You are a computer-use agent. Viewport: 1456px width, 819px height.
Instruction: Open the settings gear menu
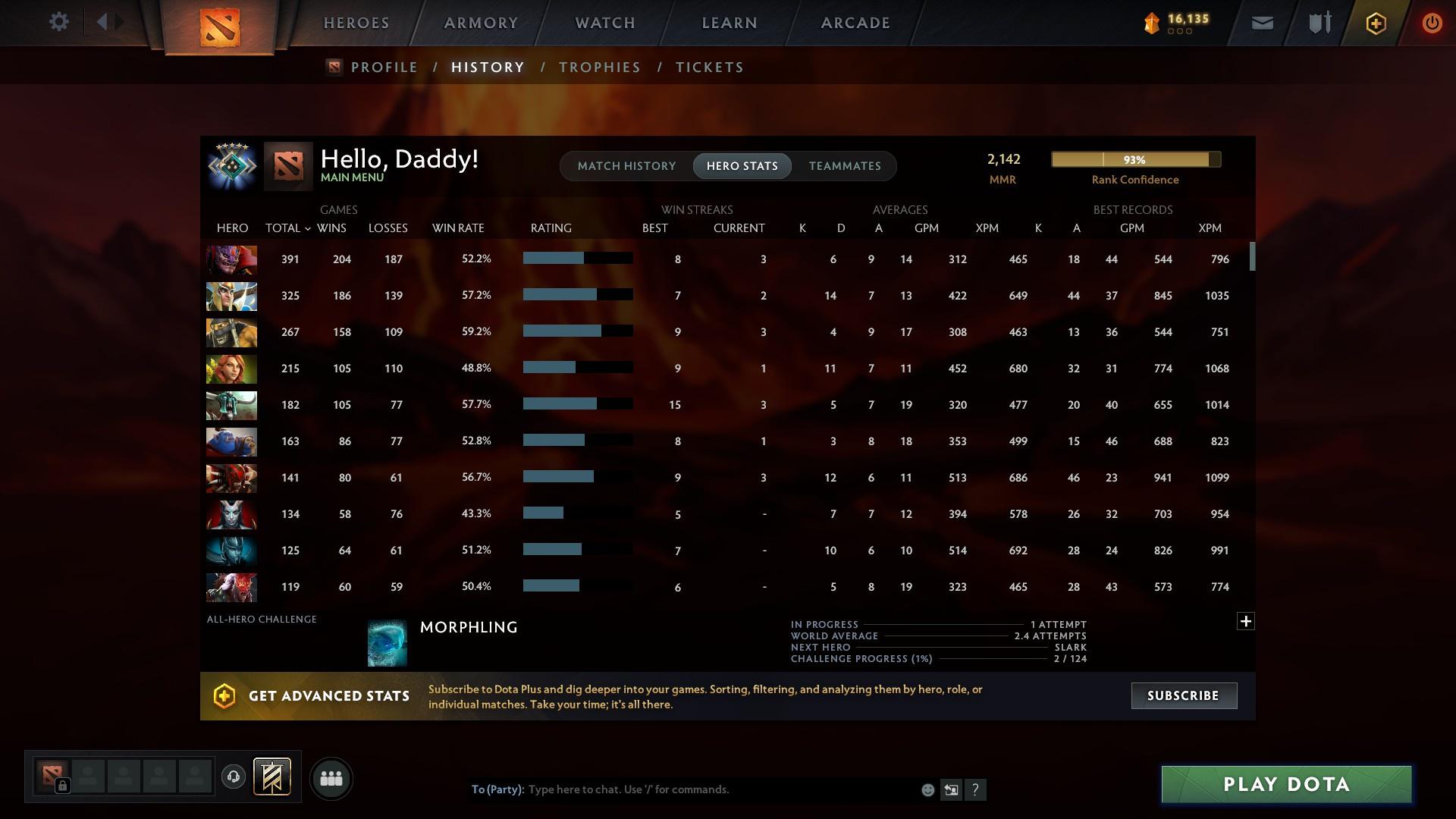point(59,22)
